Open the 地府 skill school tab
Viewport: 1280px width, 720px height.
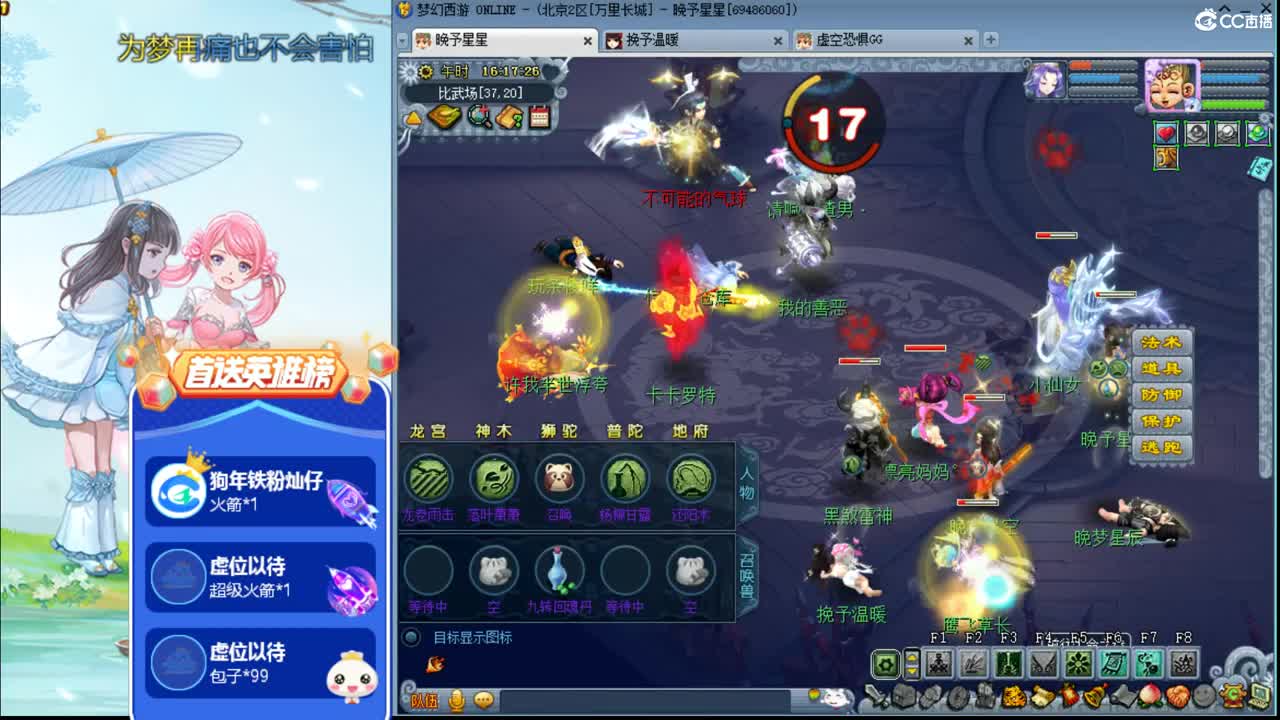tap(690, 430)
